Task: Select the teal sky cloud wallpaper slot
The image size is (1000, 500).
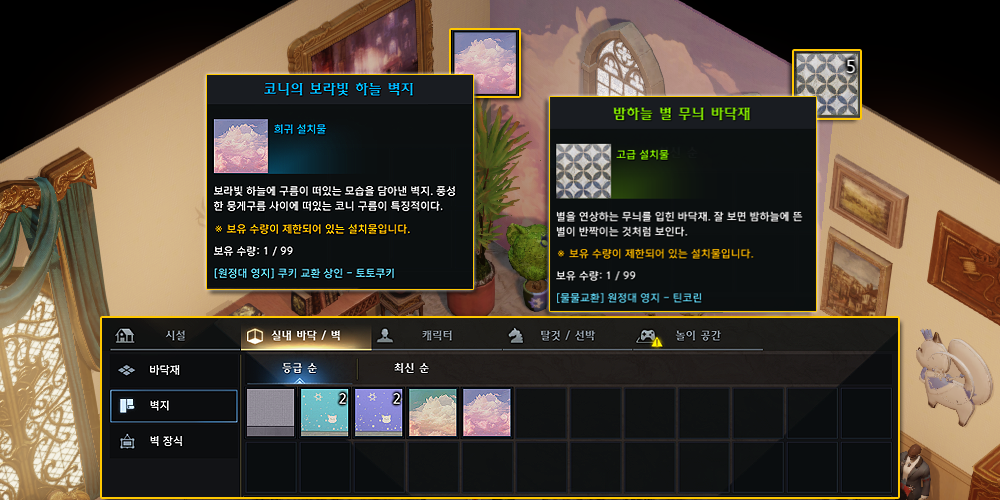Action: pos(433,413)
